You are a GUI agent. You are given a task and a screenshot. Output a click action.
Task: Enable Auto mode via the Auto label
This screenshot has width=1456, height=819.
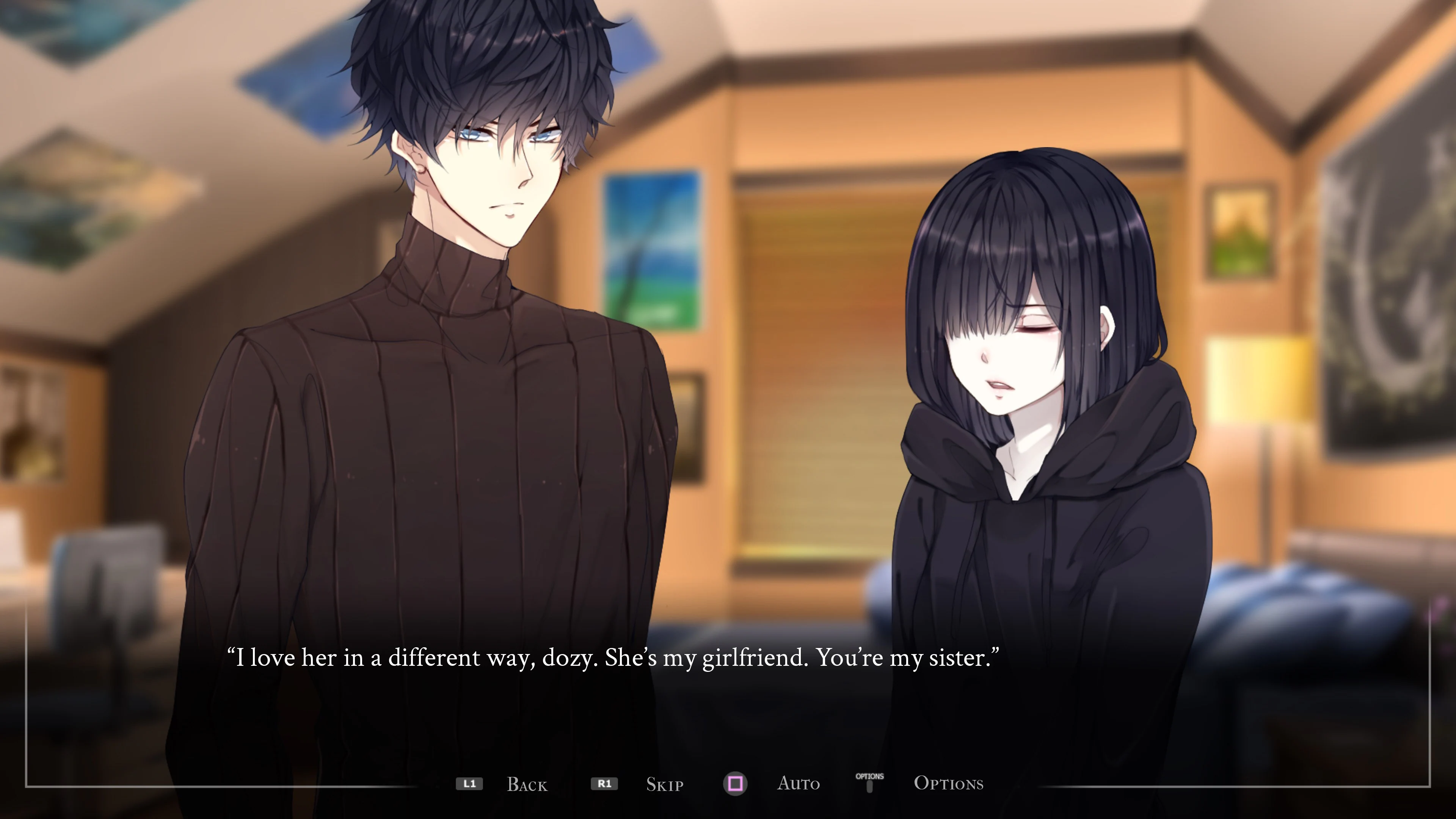click(799, 784)
